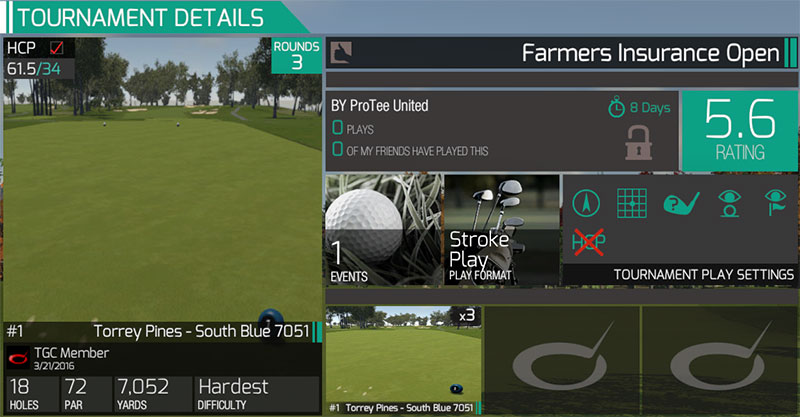800x417 pixels.
Task: Toggle the compass arrow setting icon
Action: pyautogui.click(x=585, y=203)
